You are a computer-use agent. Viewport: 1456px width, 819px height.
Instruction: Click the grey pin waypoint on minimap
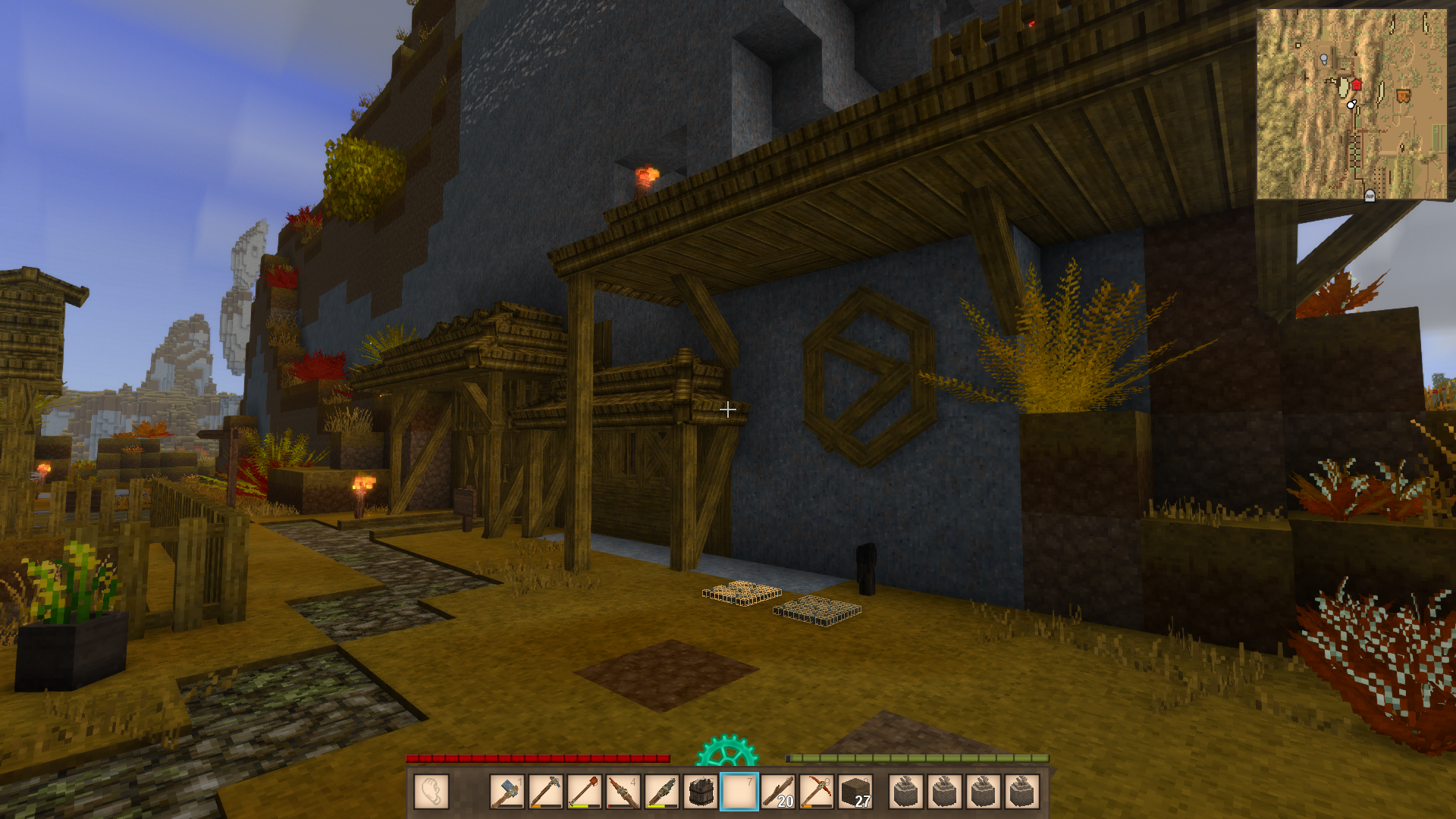click(x=1324, y=59)
